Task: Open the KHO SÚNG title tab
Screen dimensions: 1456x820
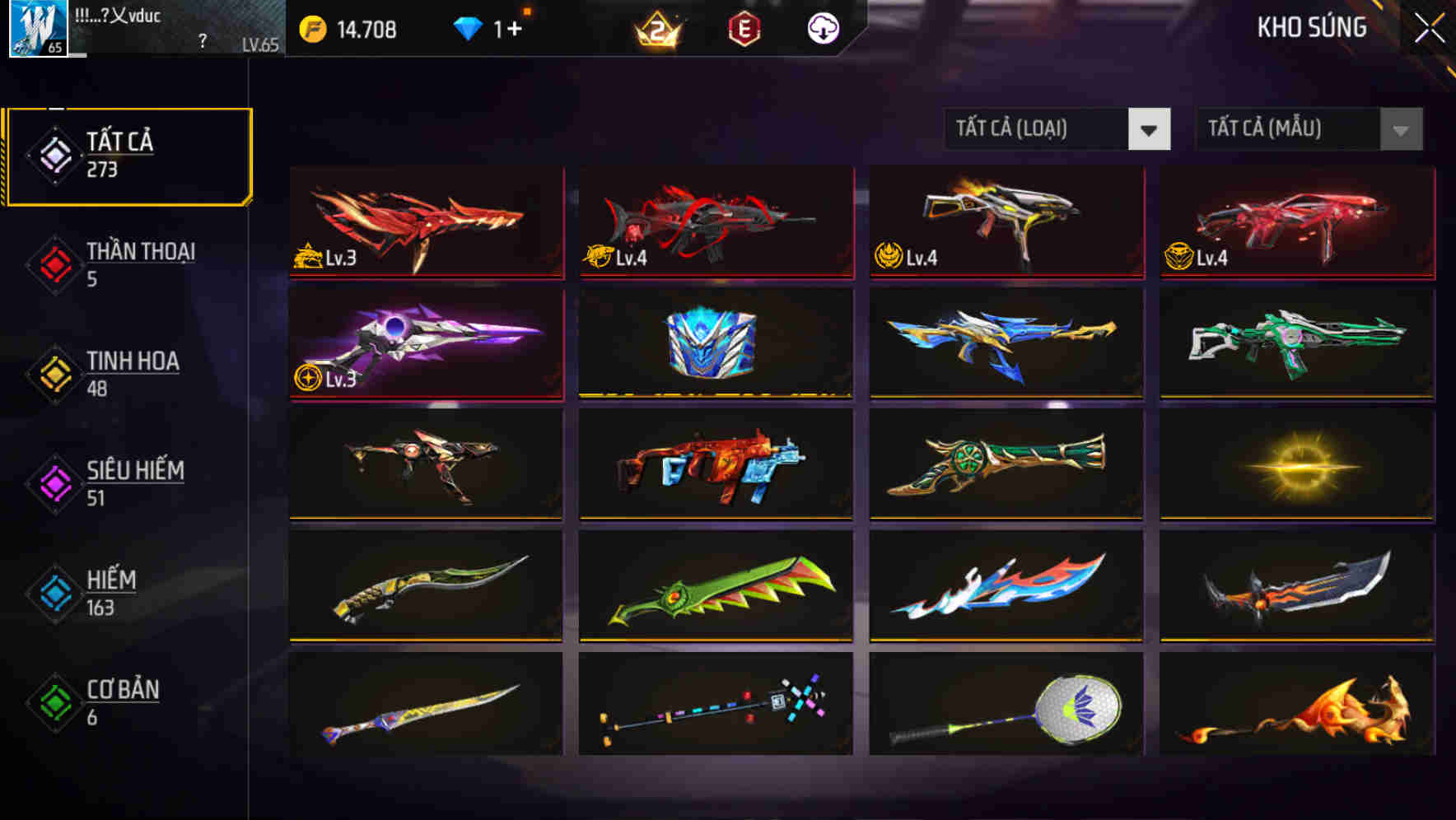Action: (x=1313, y=27)
